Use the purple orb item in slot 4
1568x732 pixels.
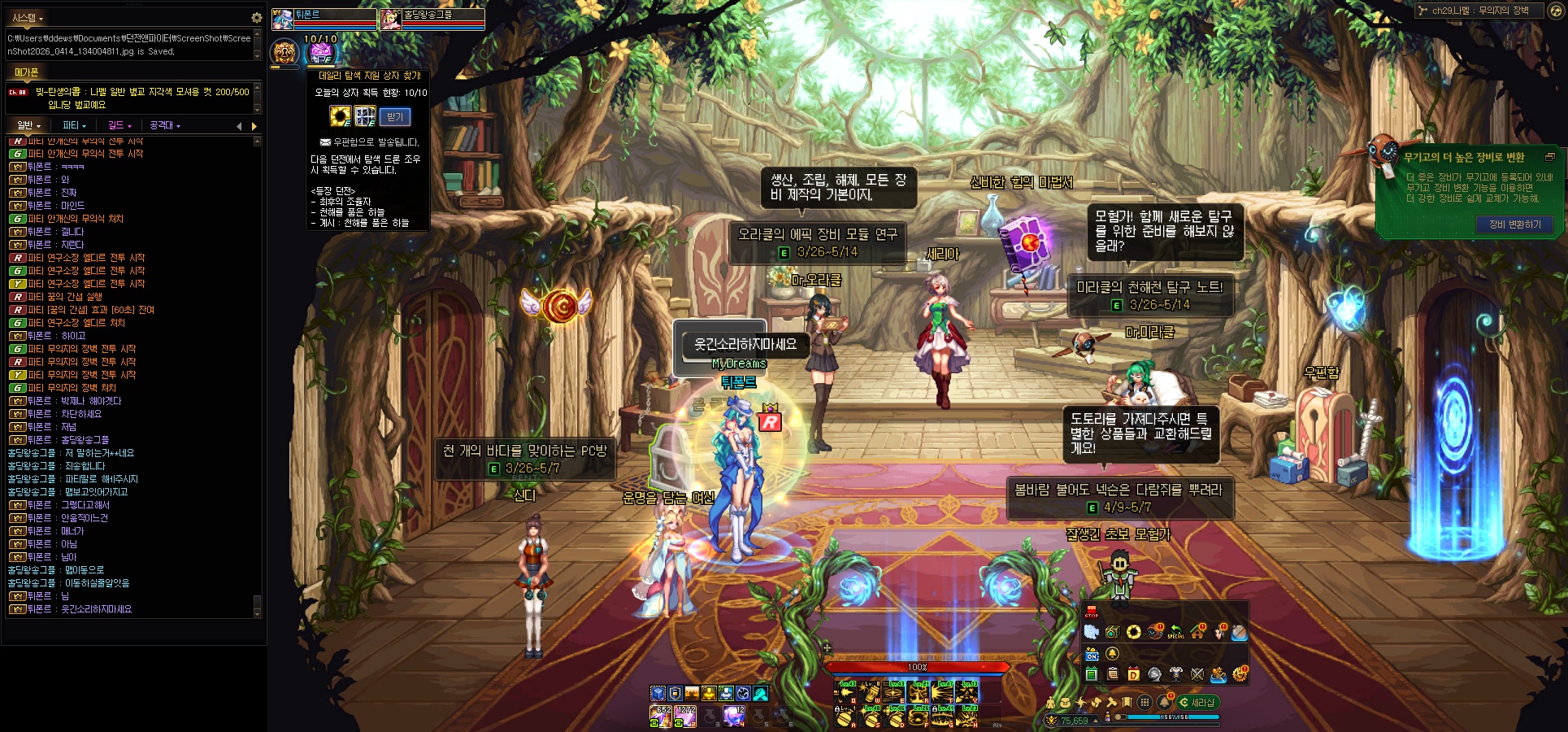[735, 716]
